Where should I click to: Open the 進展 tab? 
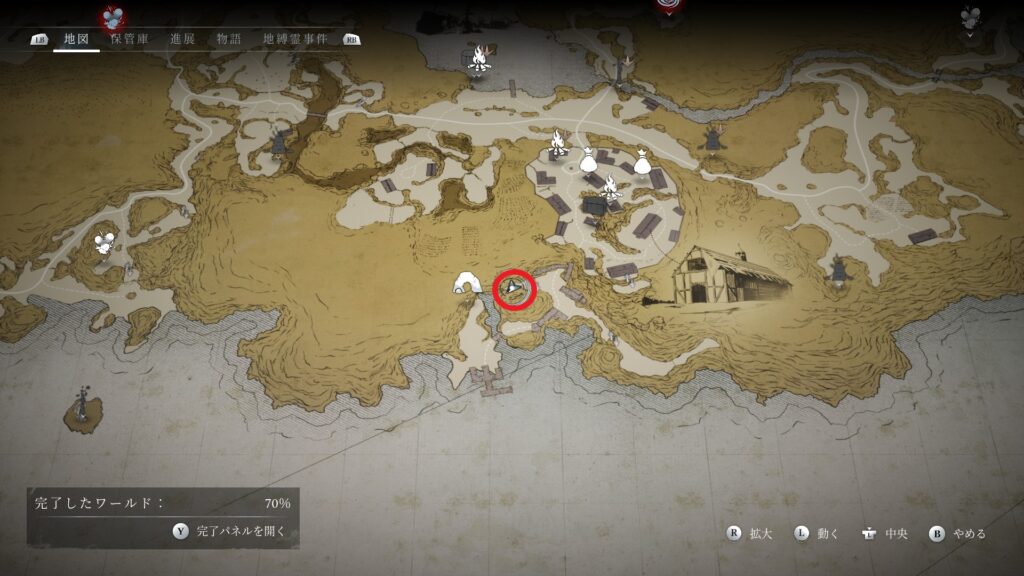182,39
